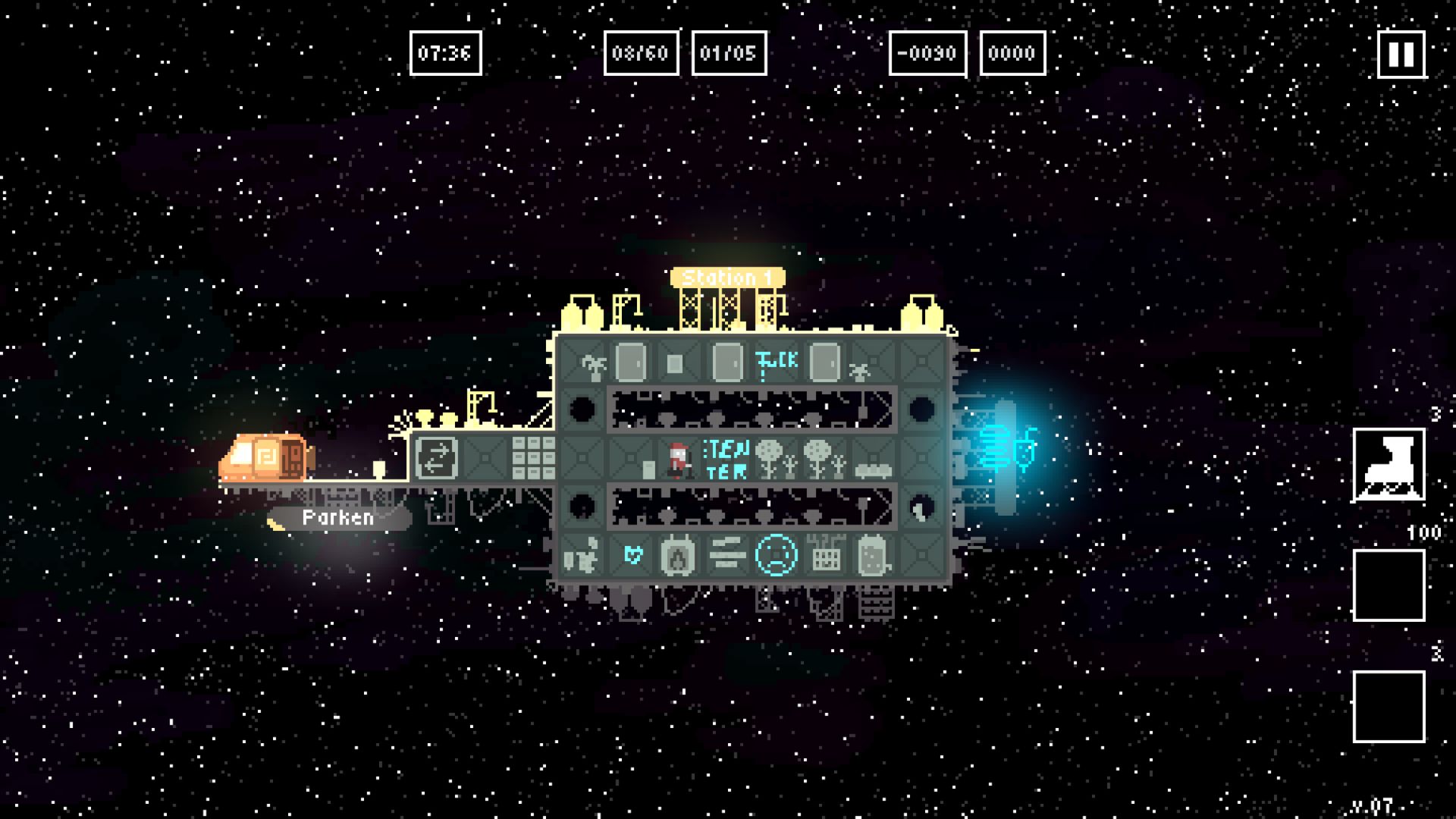Screen dimensions: 1456x819
Task: Select the Station 1 label
Action: [x=726, y=278]
